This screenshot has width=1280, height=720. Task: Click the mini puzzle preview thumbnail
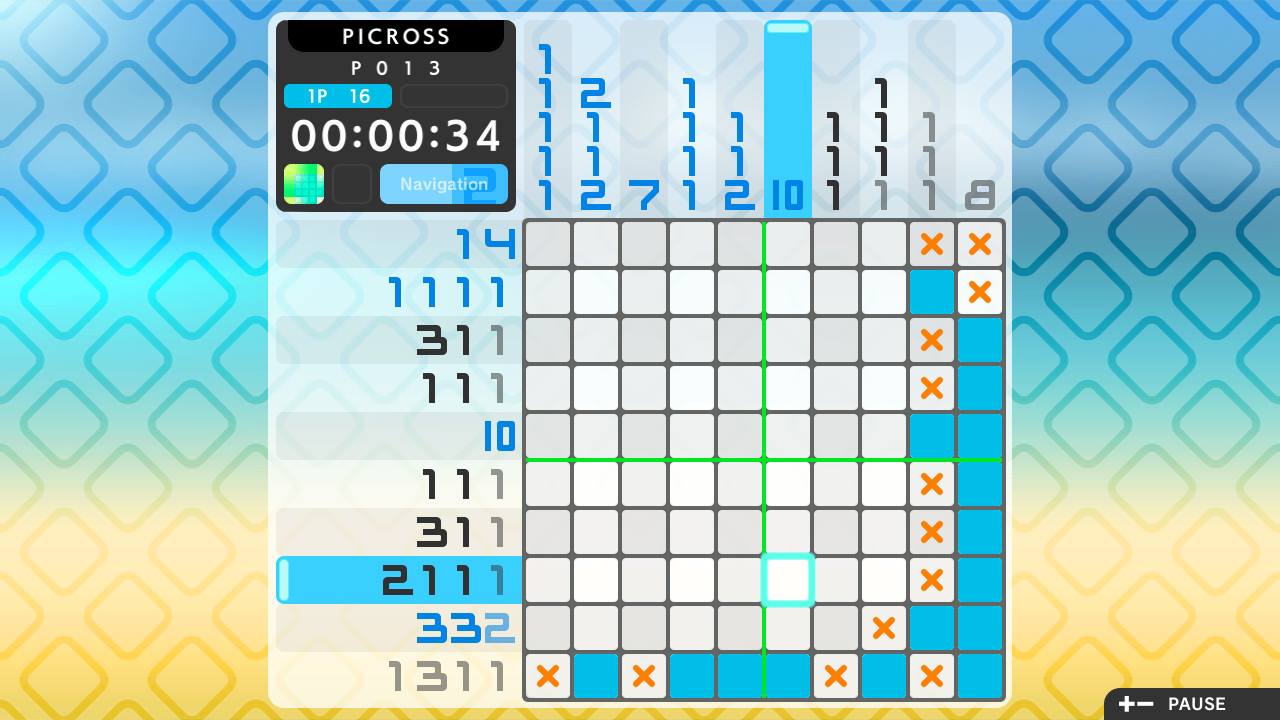coord(304,184)
